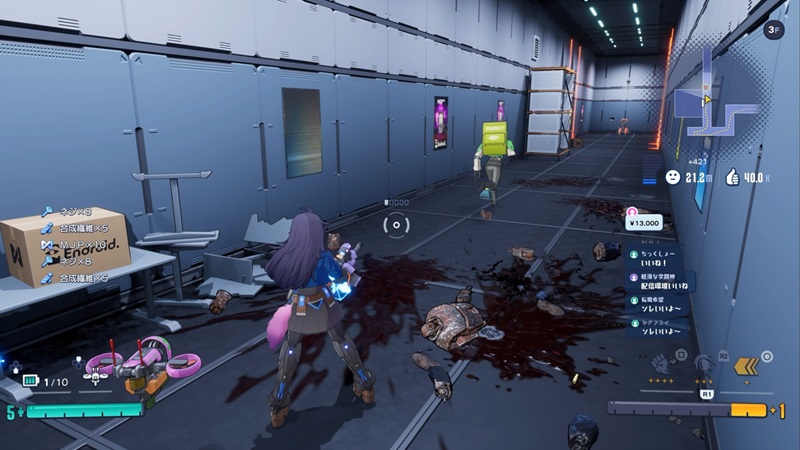
Task: Select the battery item icon
Action: (30, 381)
